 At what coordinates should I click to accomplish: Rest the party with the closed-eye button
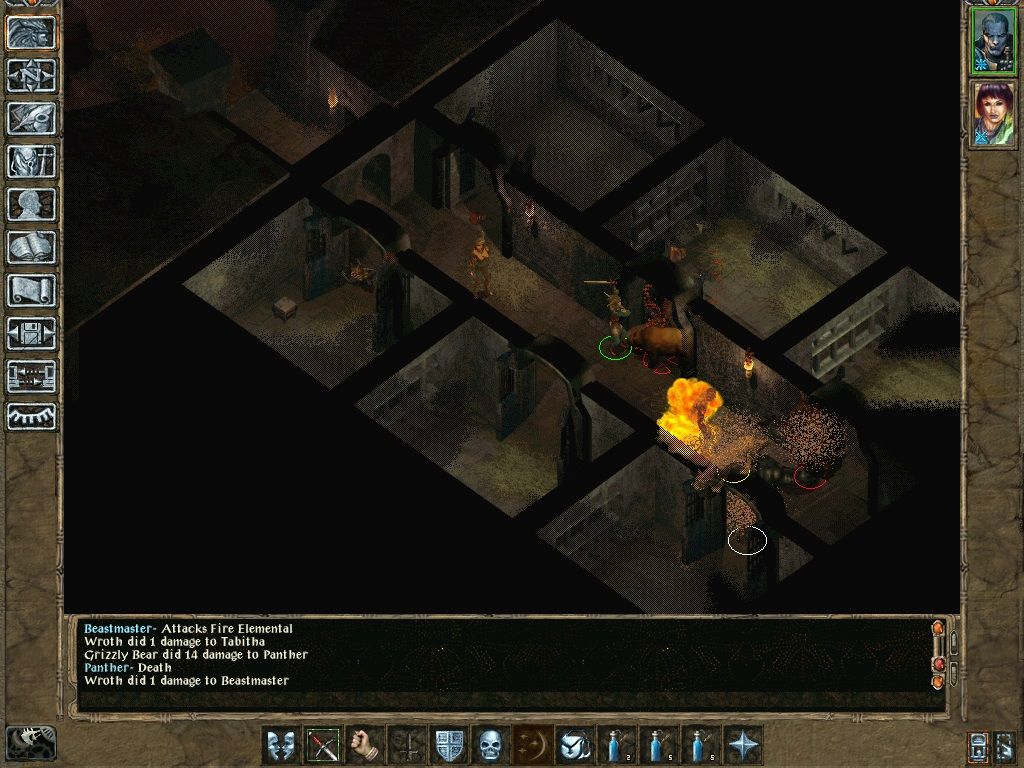coord(32,417)
